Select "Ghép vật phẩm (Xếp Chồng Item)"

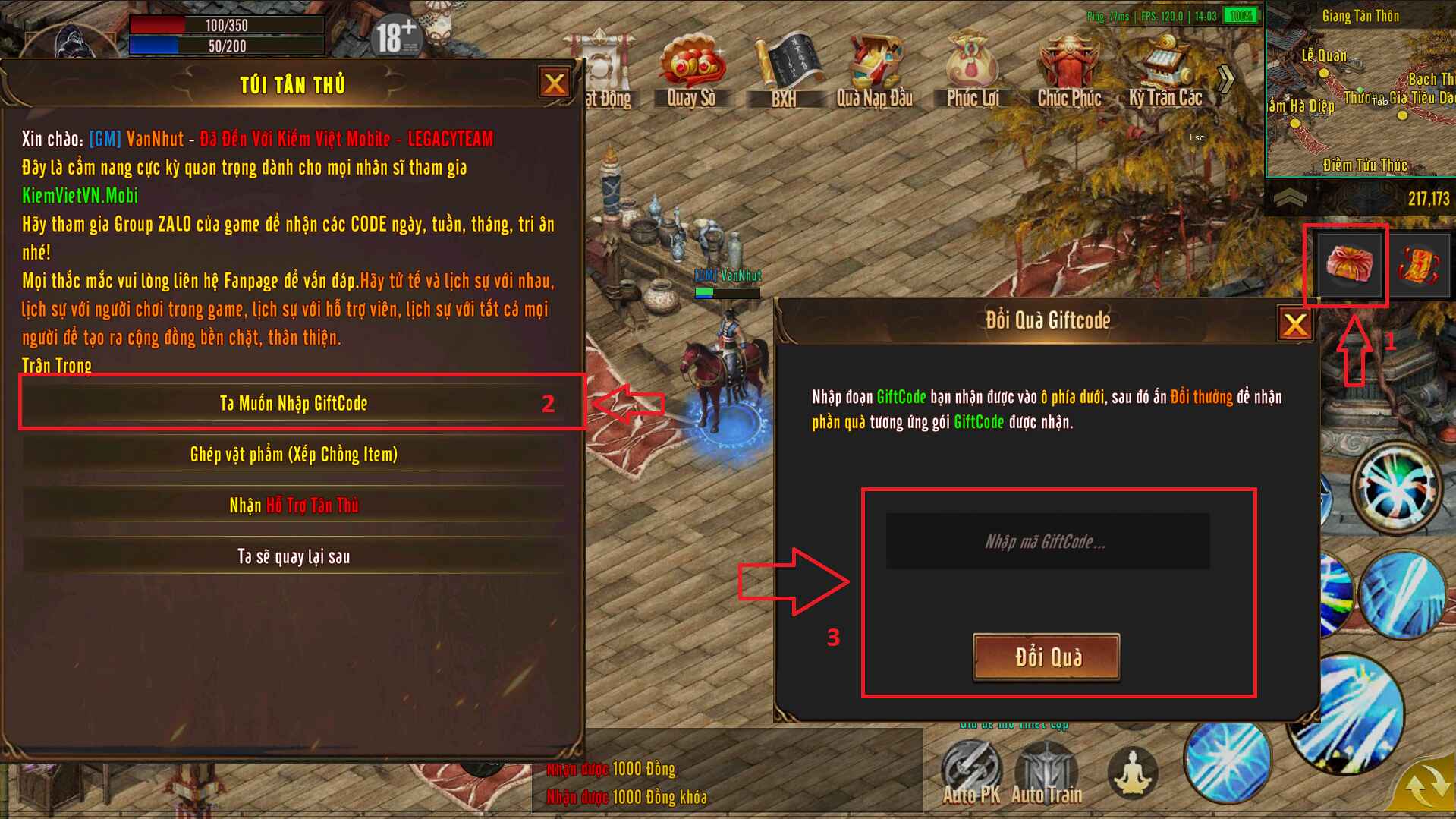coord(294,455)
